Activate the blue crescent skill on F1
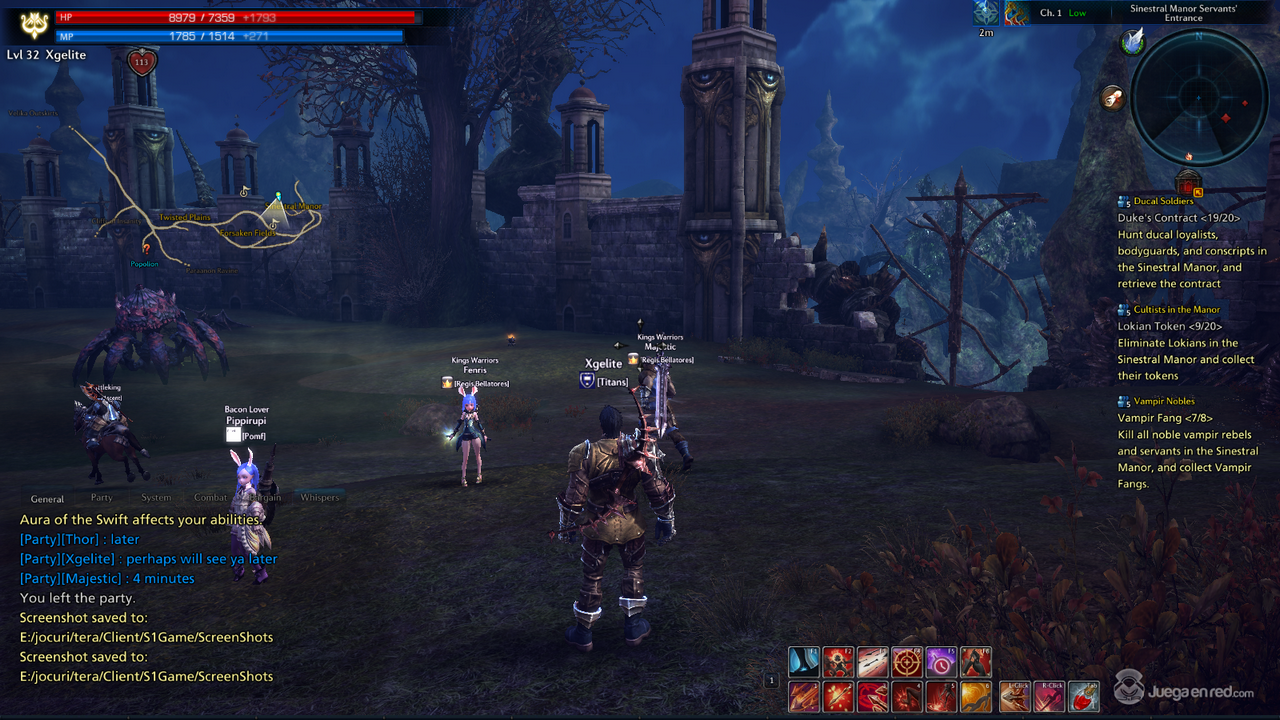This screenshot has width=1280, height=720. [804, 662]
